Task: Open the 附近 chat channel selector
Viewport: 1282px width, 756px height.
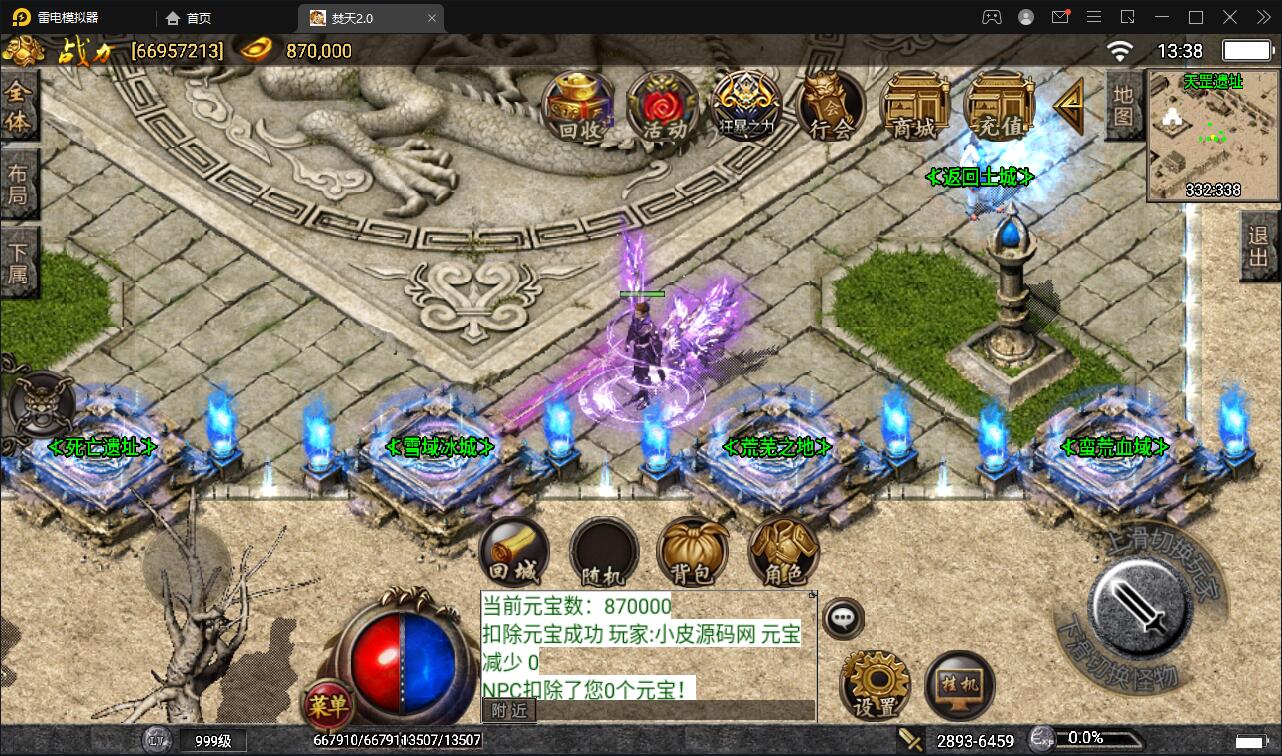Action: [x=508, y=710]
